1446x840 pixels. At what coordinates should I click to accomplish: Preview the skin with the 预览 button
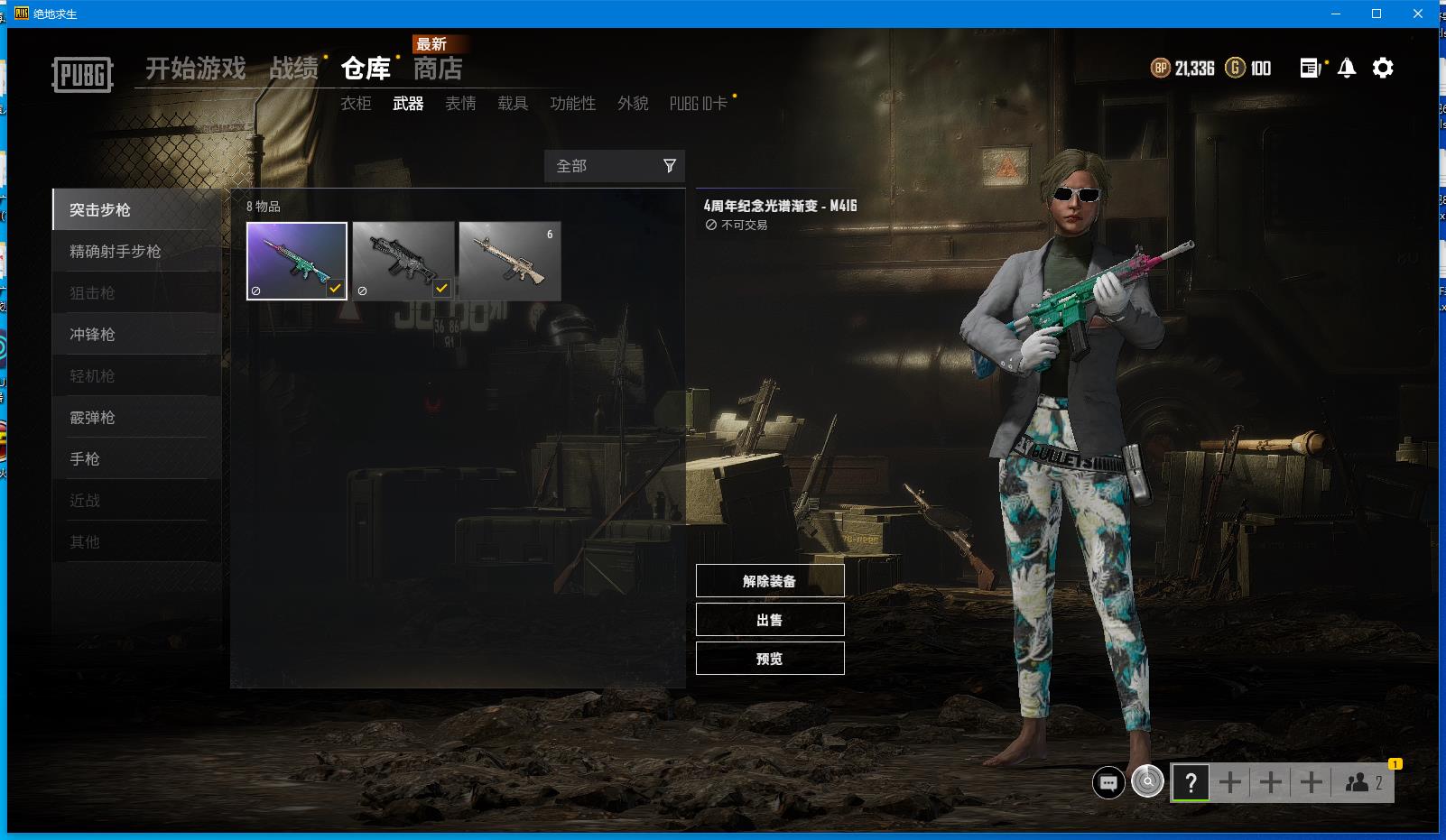coord(770,659)
